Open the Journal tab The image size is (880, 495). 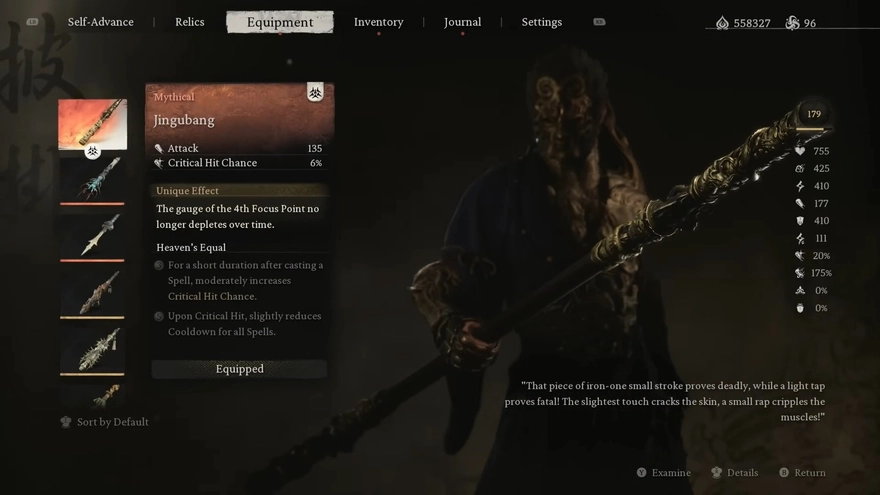click(462, 22)
